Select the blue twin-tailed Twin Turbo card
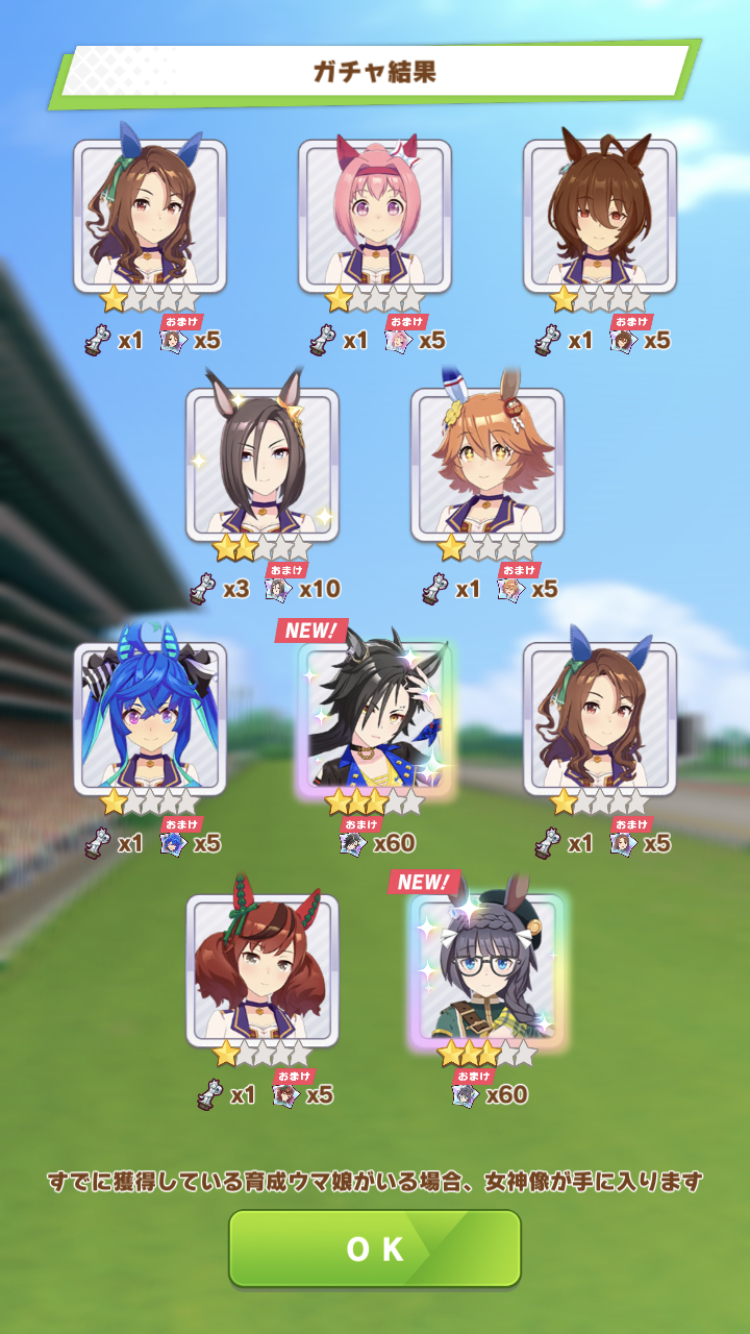 pos(150,717)
